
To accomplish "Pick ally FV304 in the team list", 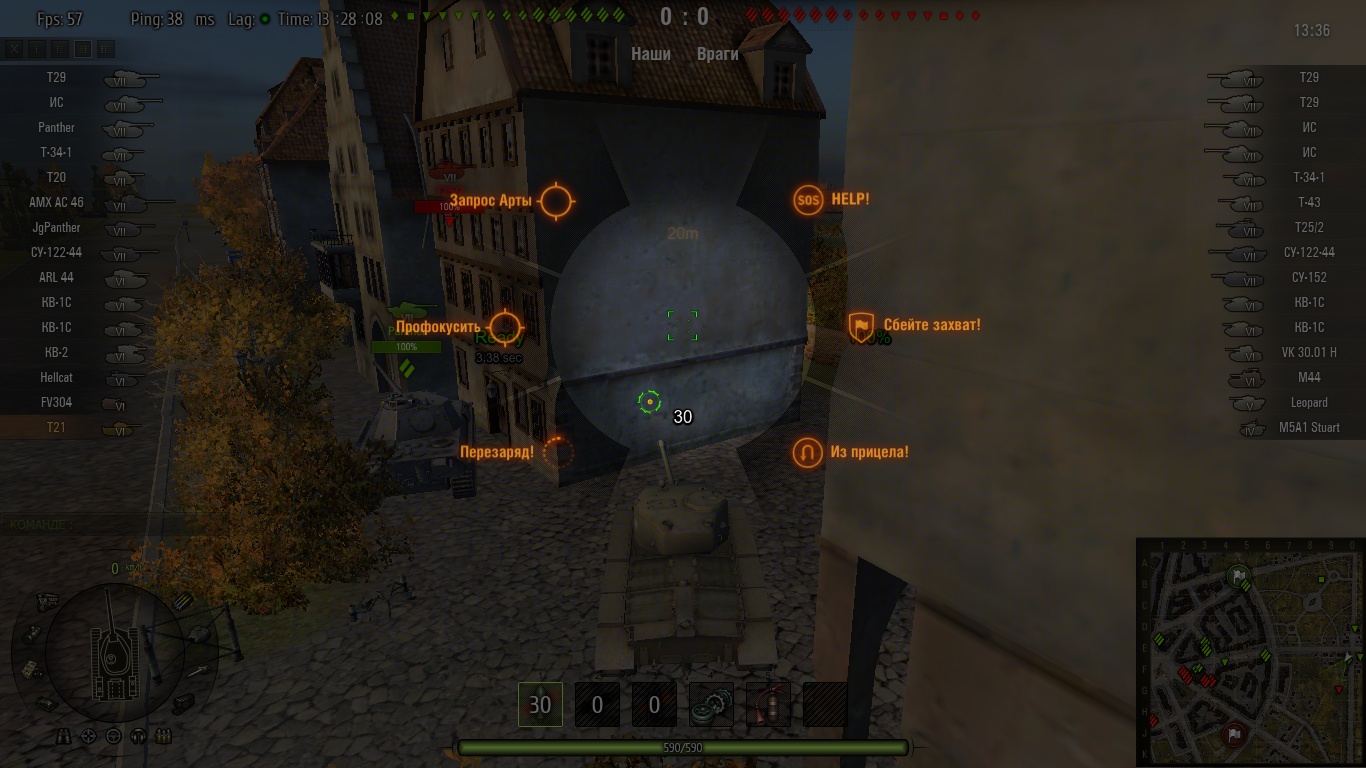I will (x=57, y=402).
